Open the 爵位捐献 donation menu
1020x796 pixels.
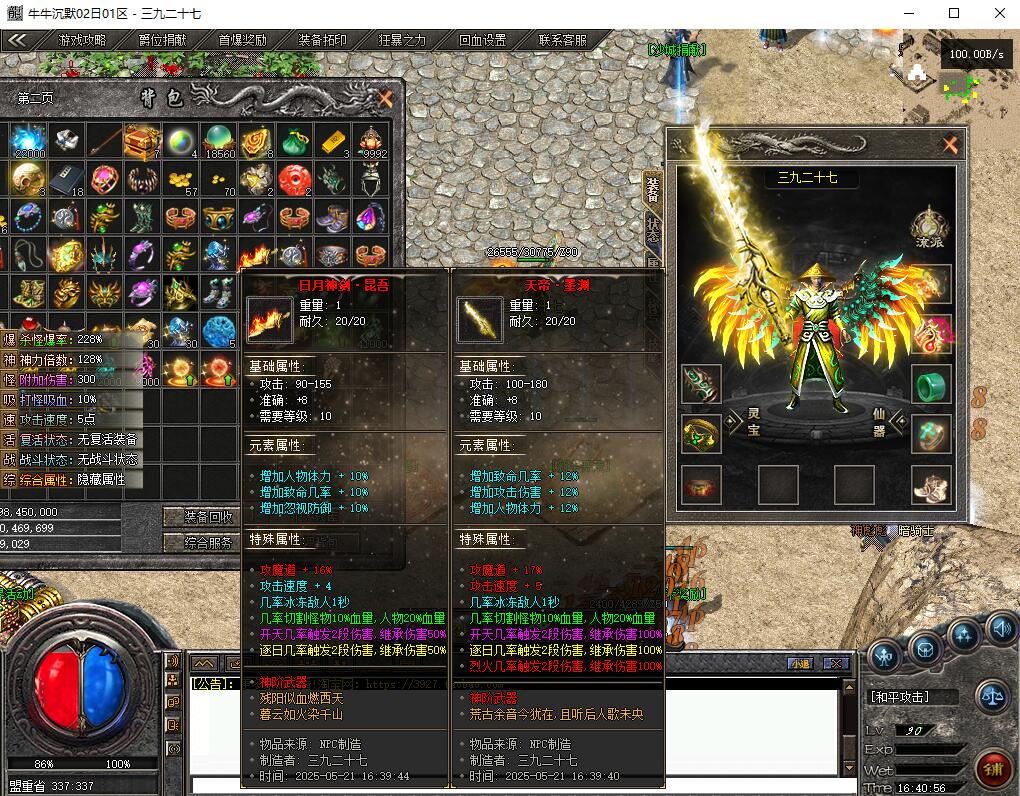[x=162, y=41]
